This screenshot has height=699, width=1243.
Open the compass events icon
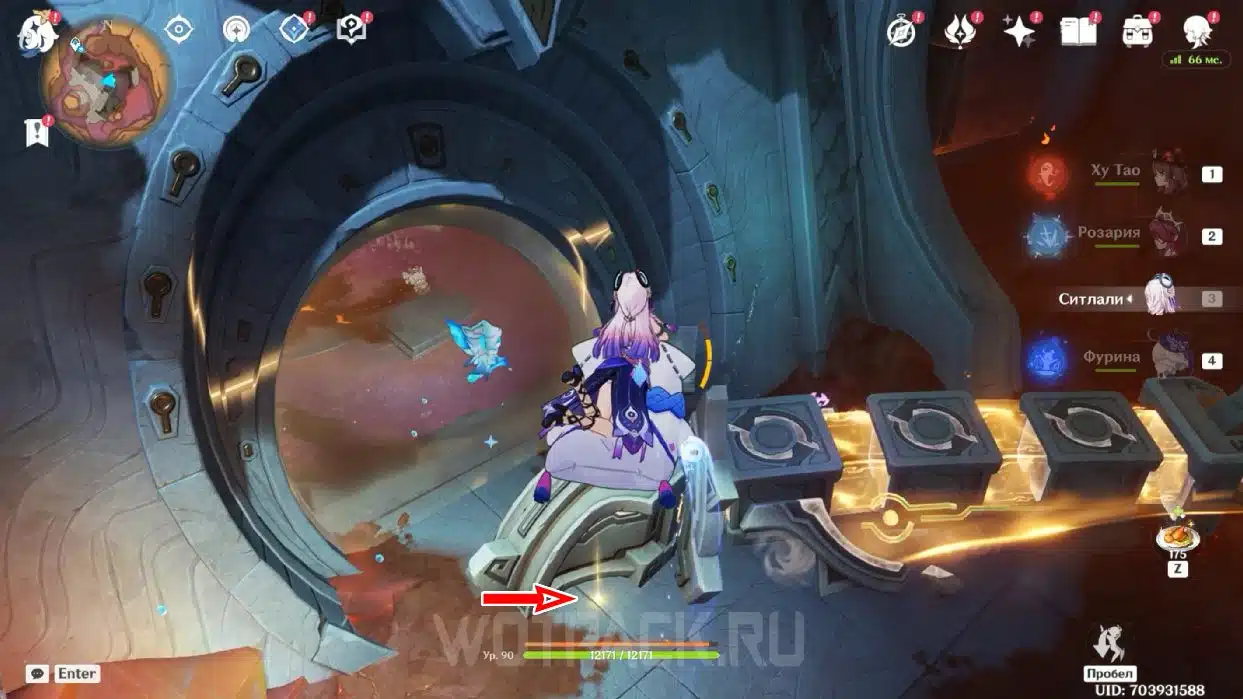click(x=902, y=33)
